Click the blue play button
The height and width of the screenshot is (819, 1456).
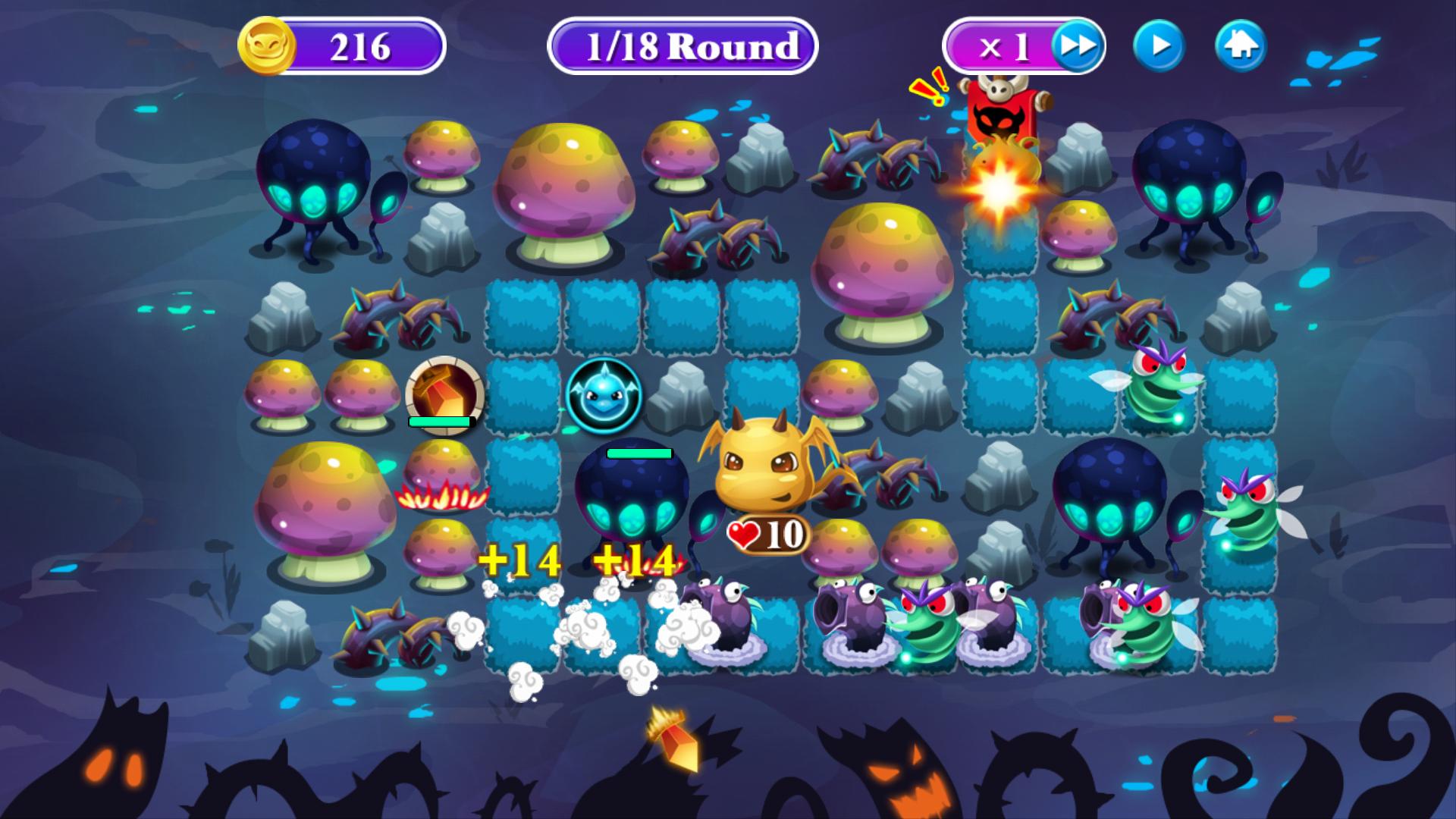click(x=1159, y=47)
